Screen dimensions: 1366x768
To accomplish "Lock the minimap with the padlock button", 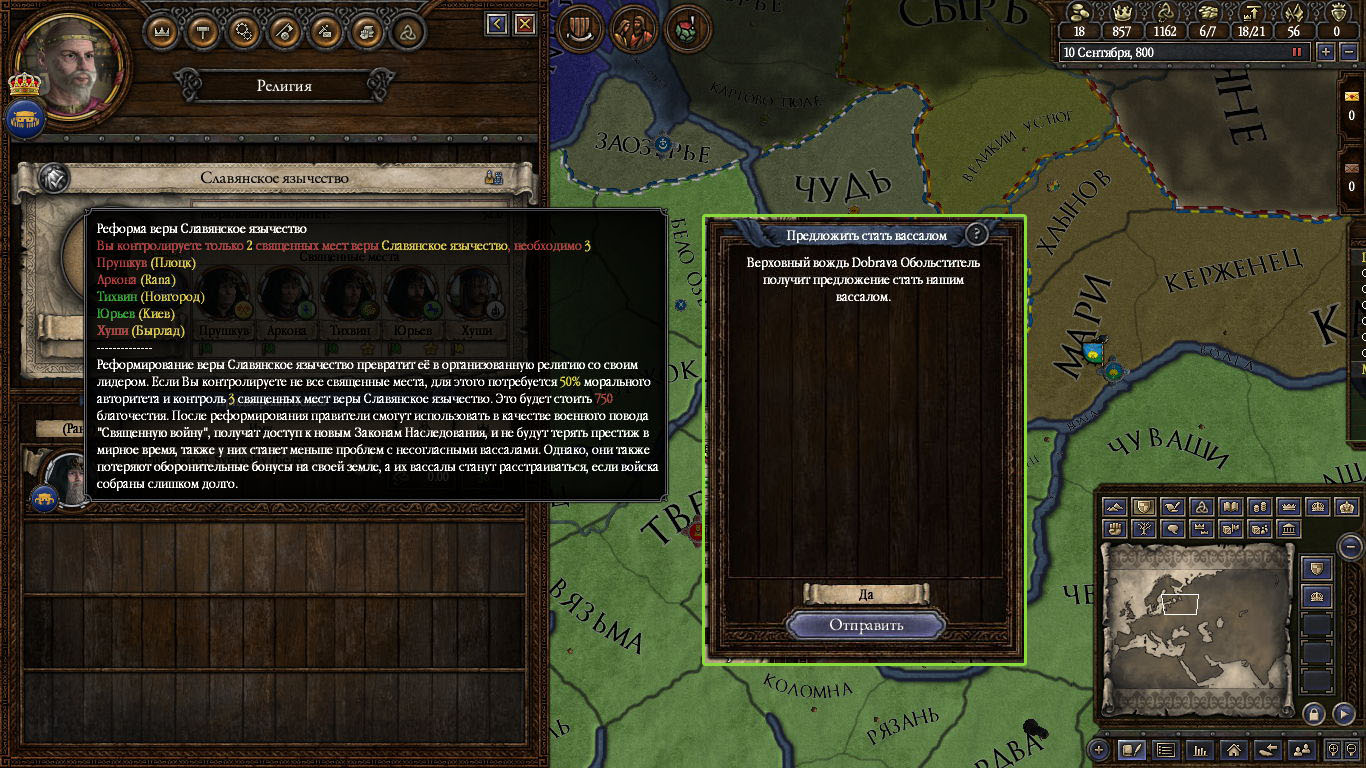I will tap(1314, 713).
